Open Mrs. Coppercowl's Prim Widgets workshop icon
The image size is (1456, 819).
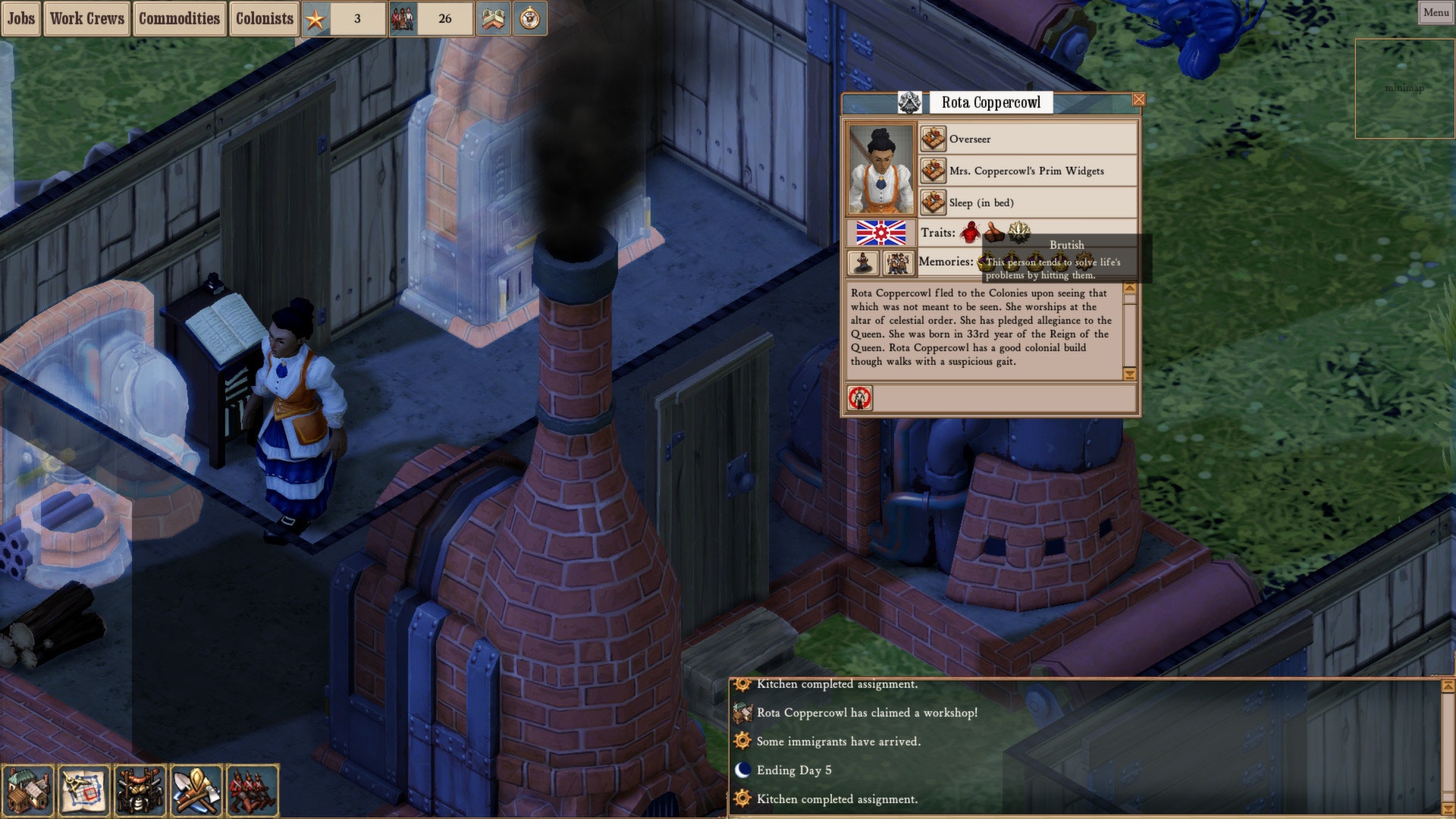pos(933,171)
